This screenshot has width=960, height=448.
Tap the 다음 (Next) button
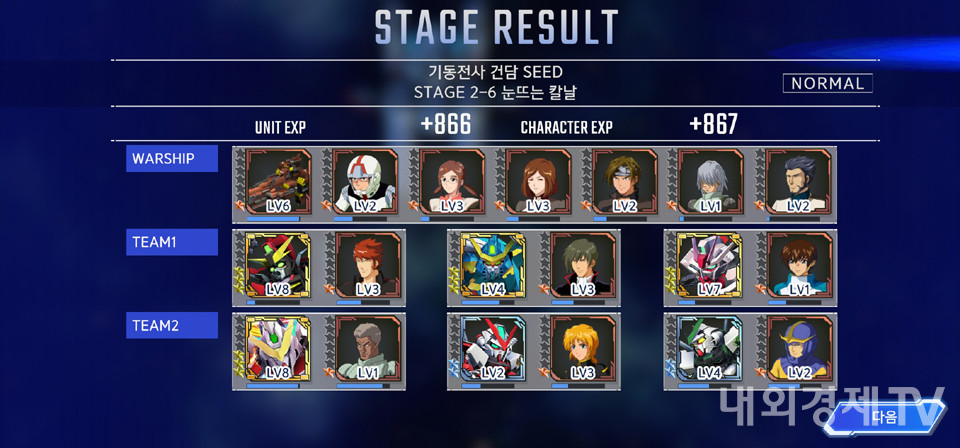point(885,416)
